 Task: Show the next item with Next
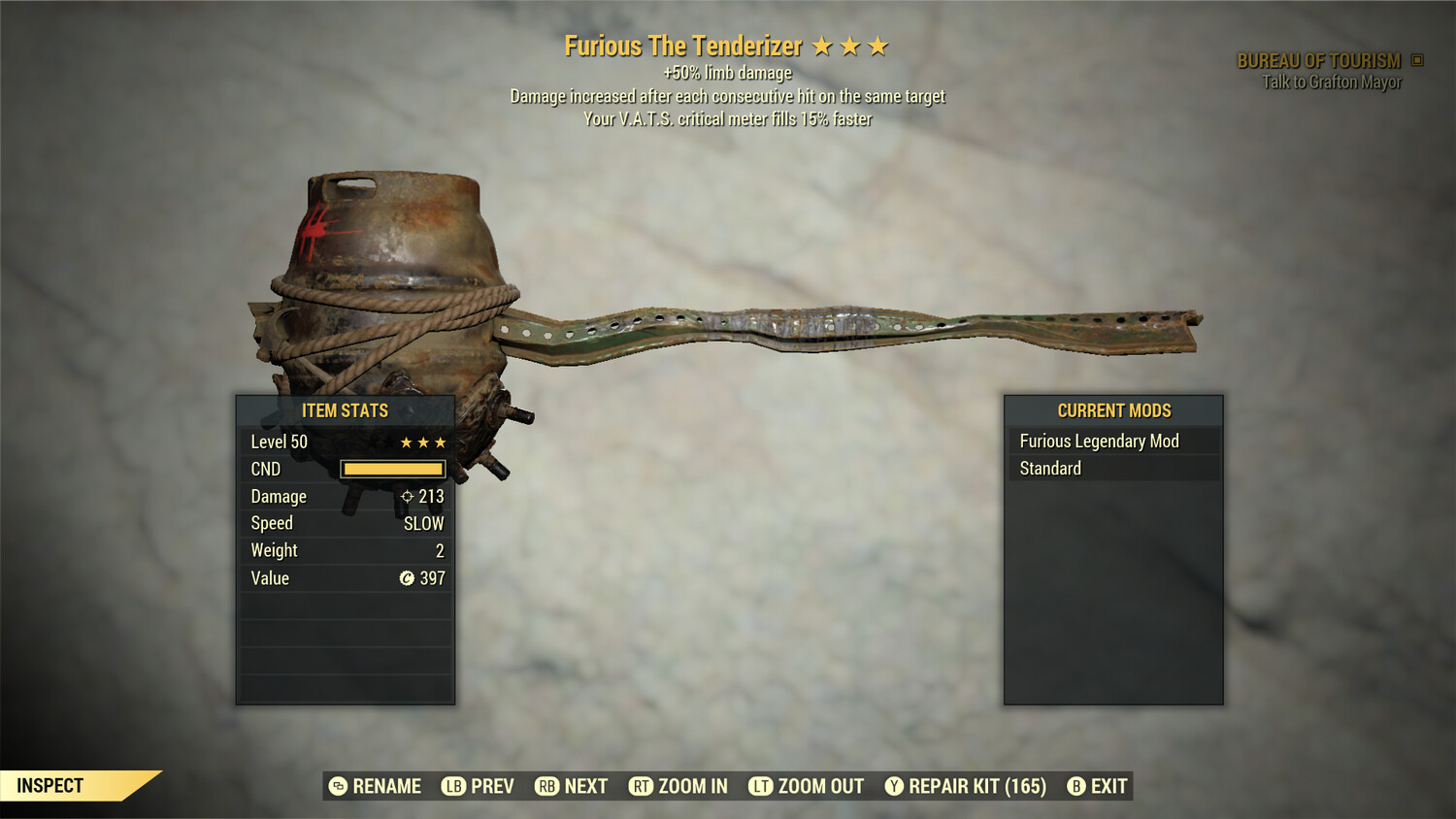[572, 786]
